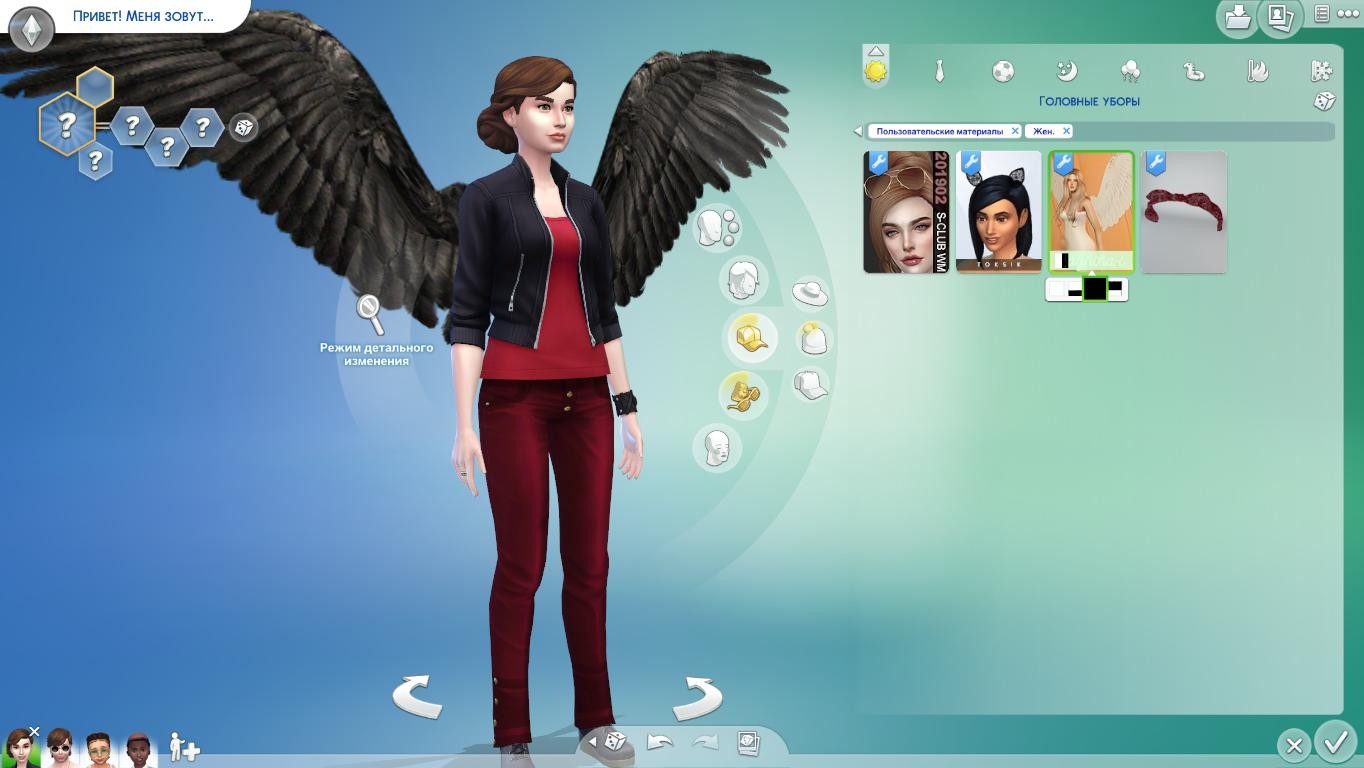The height and width of the screenshot is (768, 1364).
Task: Rotate the Sim using the left arrow
Action: pos(417,696)
